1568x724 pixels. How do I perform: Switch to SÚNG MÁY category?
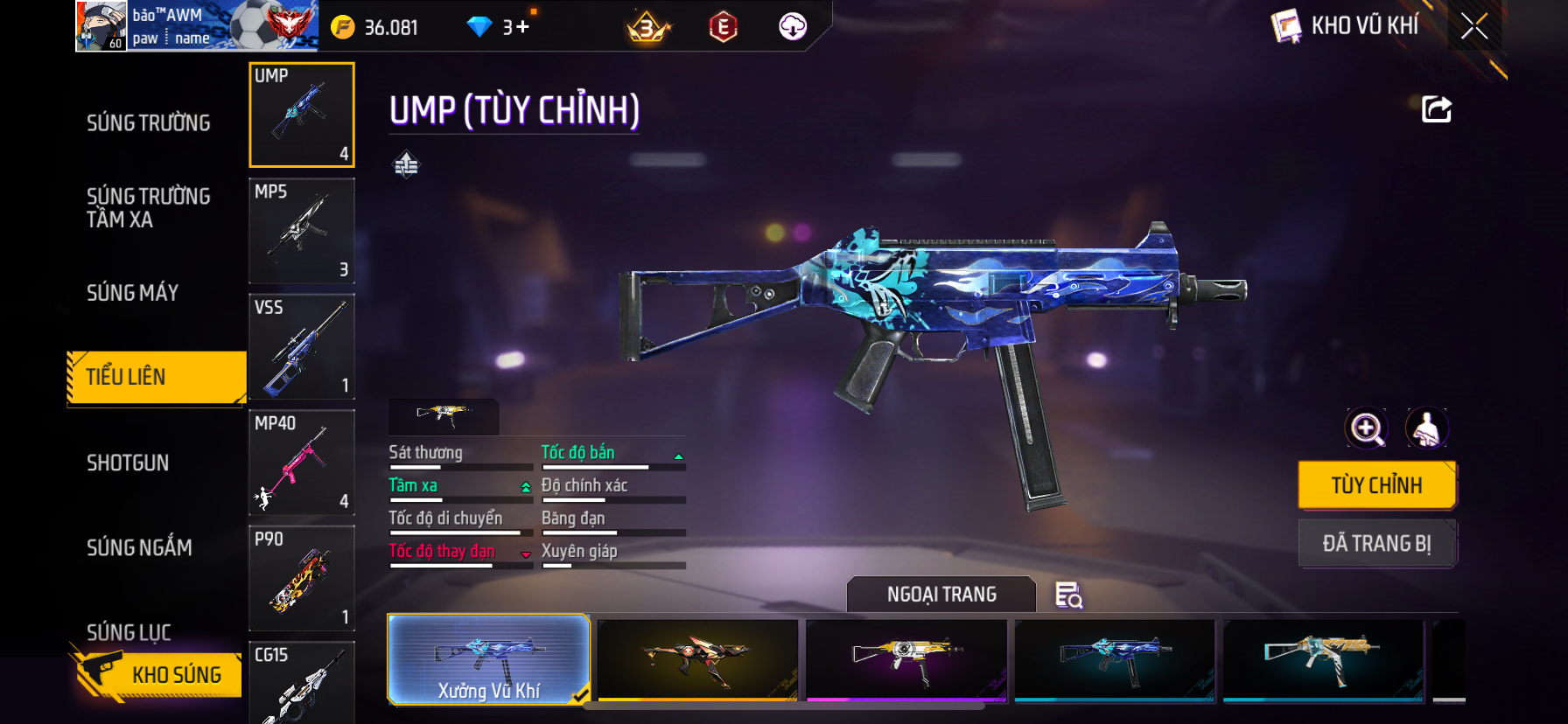pyautogui.click(x=132, y=293)
